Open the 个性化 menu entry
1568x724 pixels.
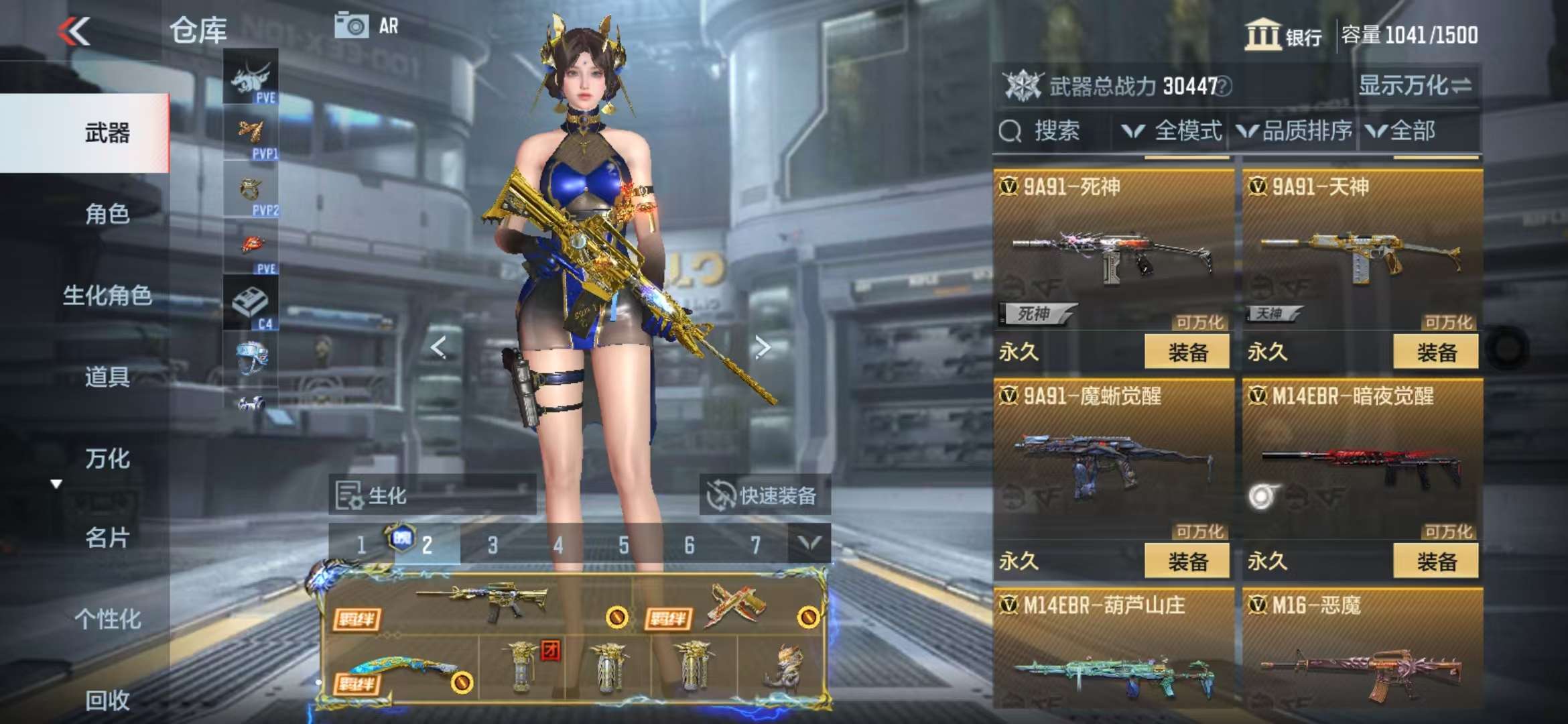coord(107,619)
